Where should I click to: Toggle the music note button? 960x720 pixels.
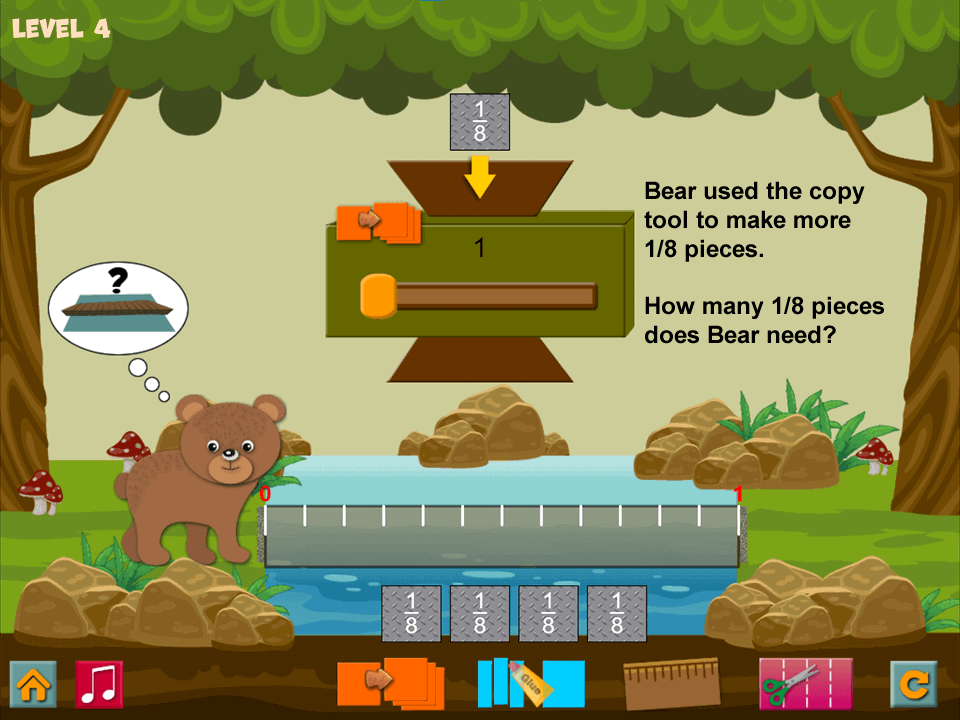pos(99,684)
